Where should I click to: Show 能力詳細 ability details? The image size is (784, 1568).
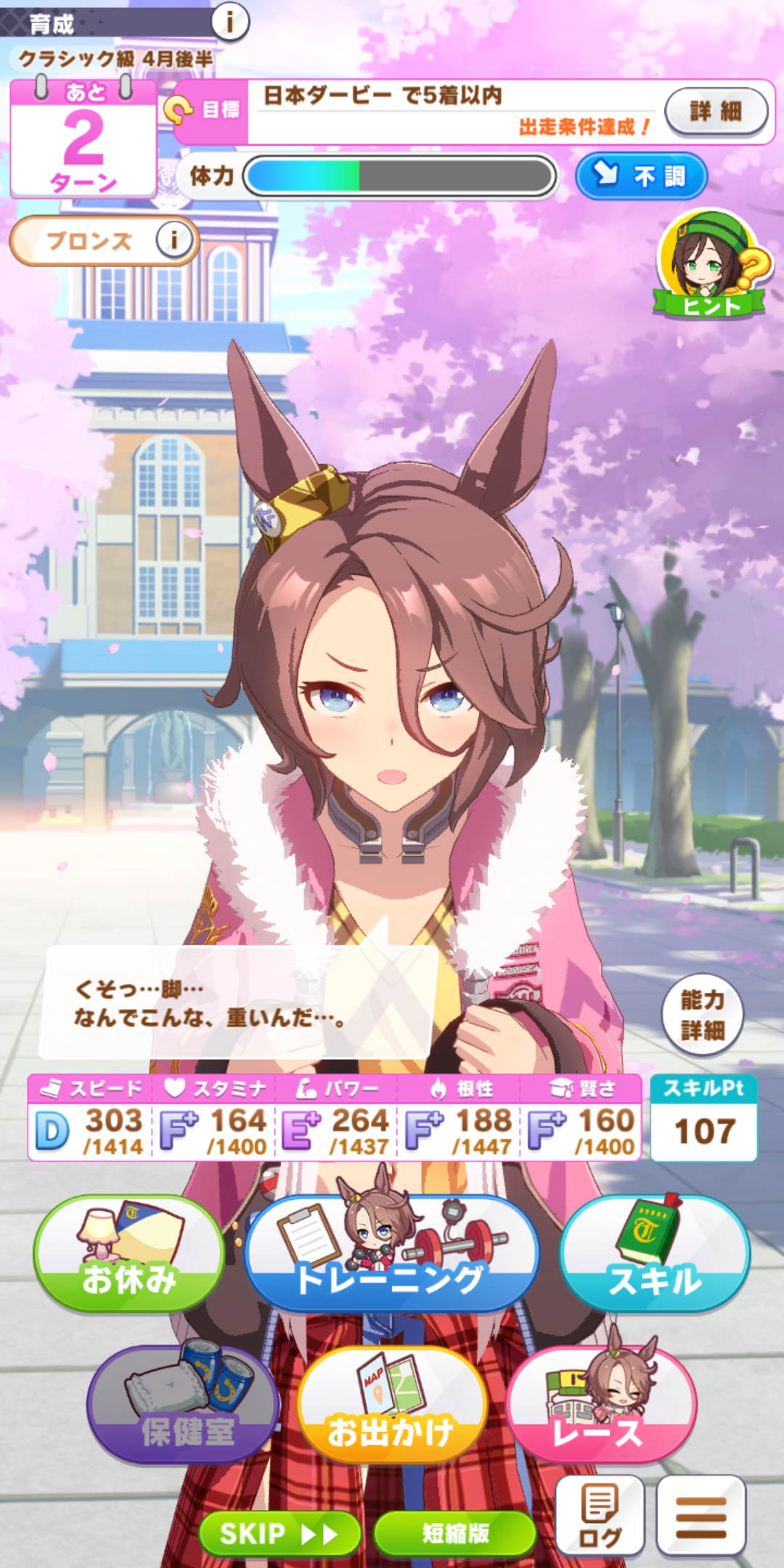tap(702, 1015)
